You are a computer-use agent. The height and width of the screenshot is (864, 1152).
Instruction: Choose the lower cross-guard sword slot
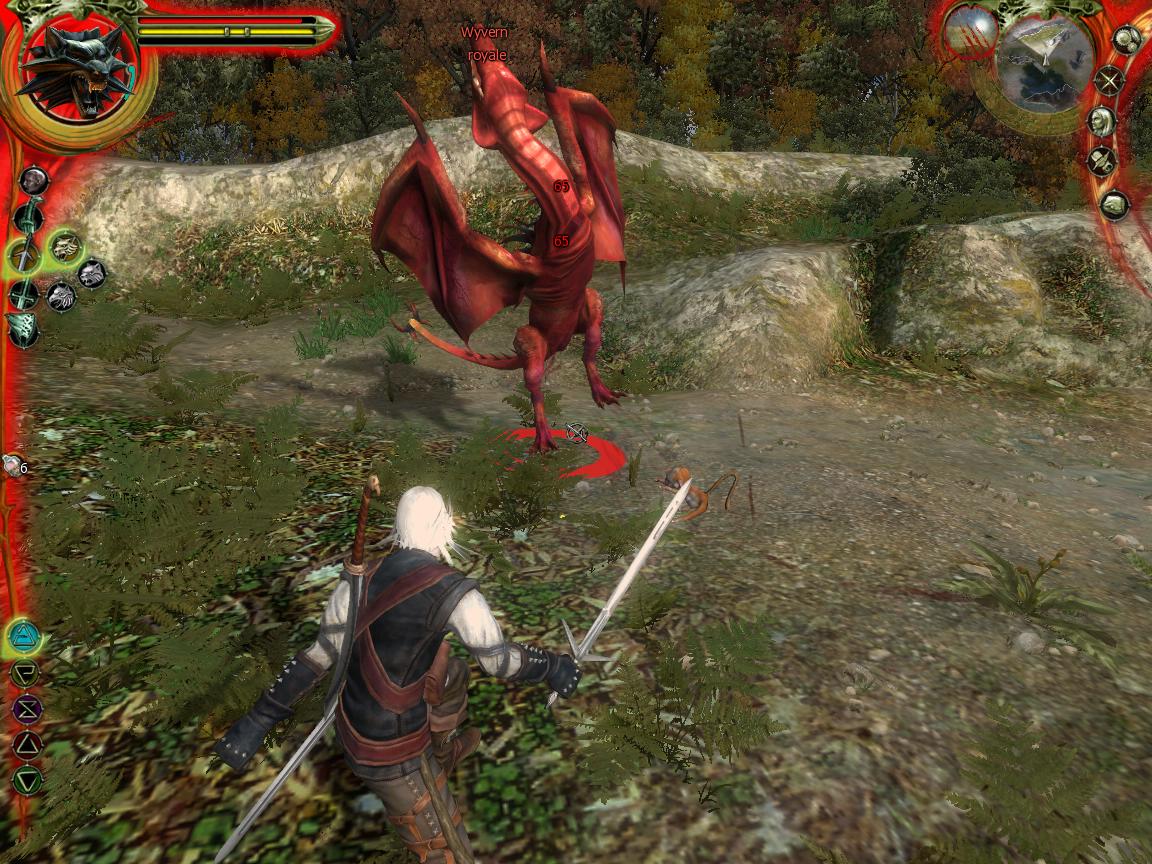tap(24, 295)
